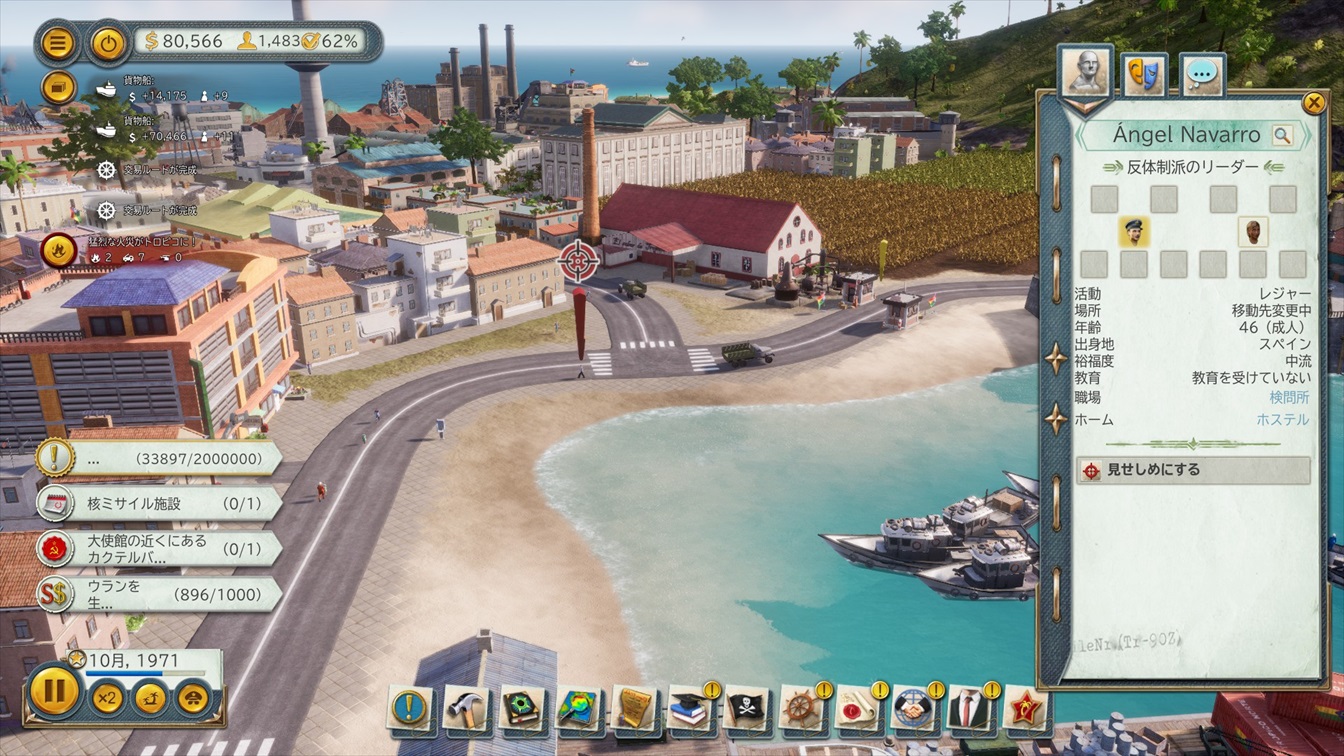Click the magnifier next to Ángel Navarro
The height and width of the screenshot is (756, 1344).
[1282, 135]
